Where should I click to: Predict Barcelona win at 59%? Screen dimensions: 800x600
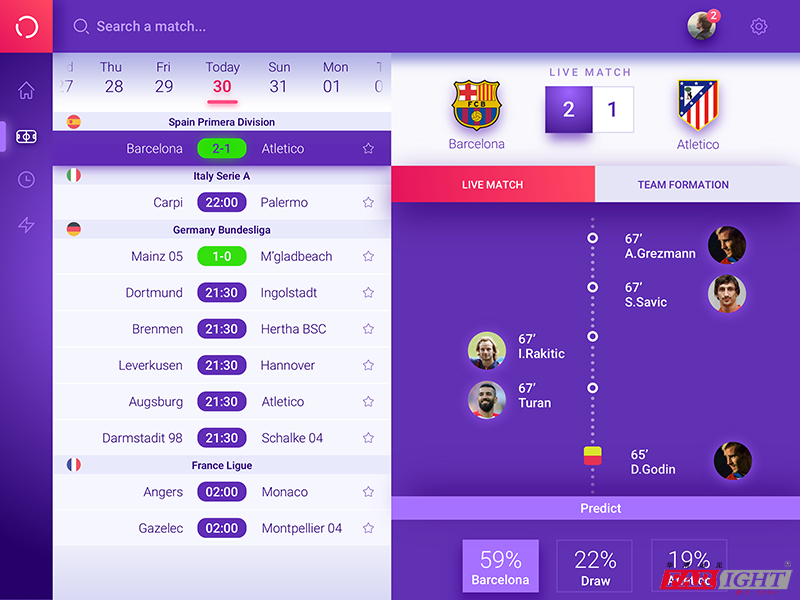[500, 567]
